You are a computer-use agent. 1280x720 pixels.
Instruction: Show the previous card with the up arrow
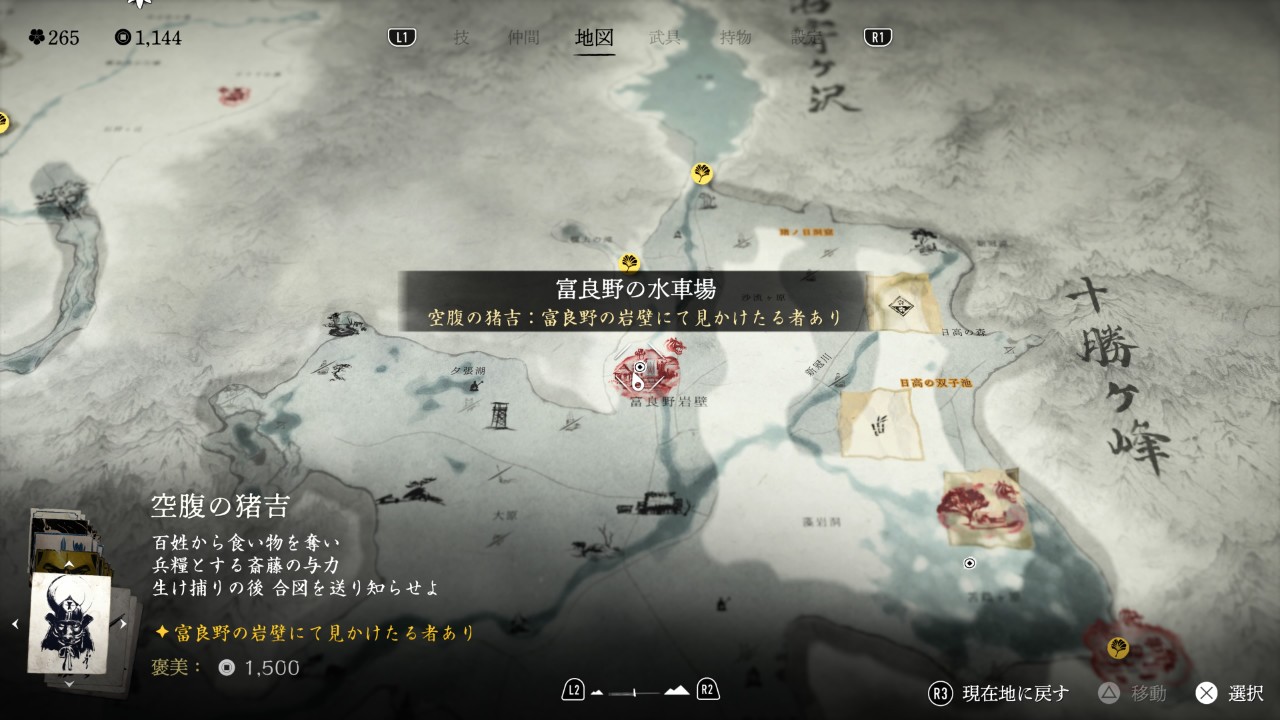pos(69,564)
